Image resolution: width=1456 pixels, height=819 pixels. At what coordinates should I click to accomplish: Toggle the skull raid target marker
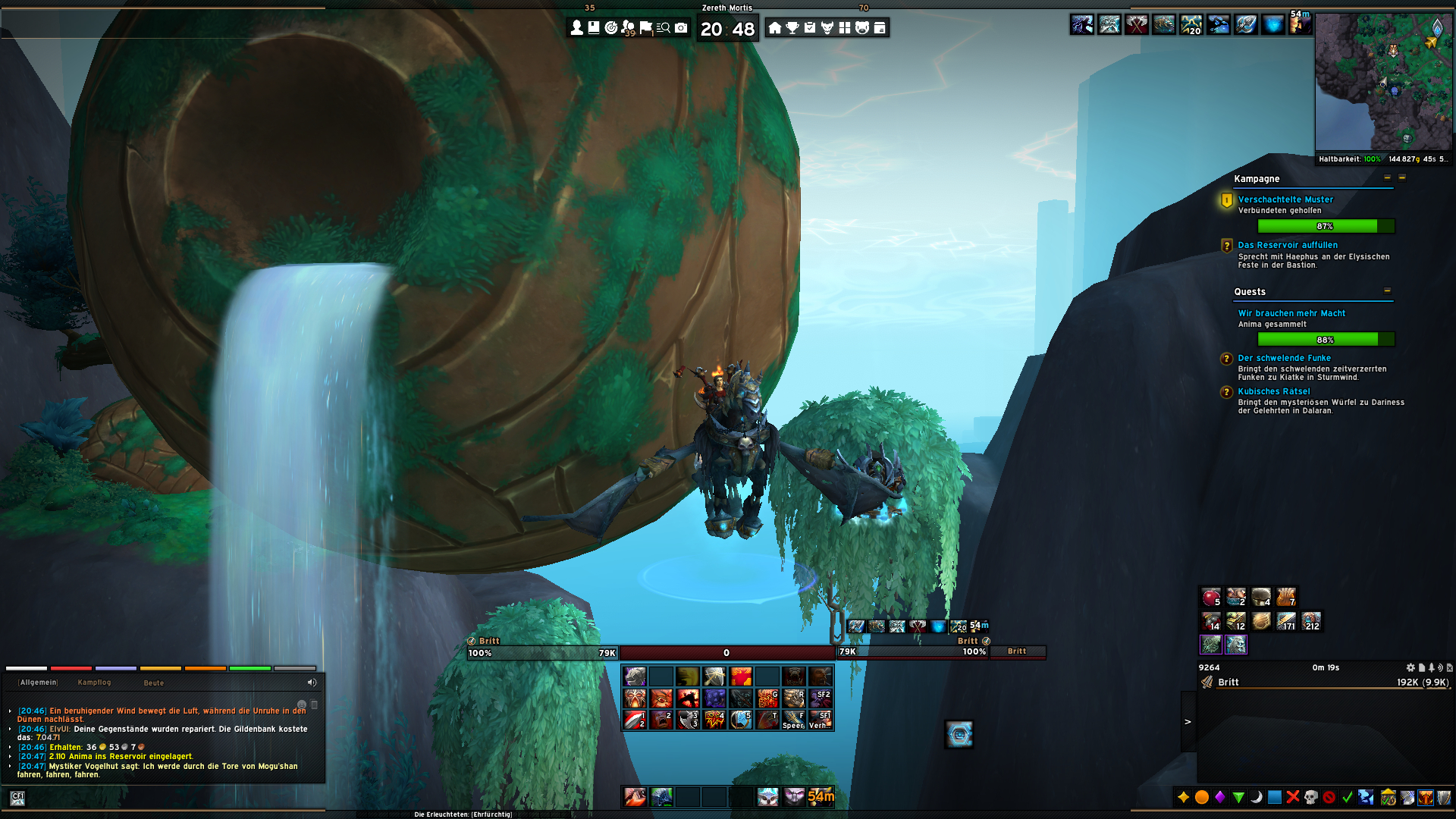1310,798
